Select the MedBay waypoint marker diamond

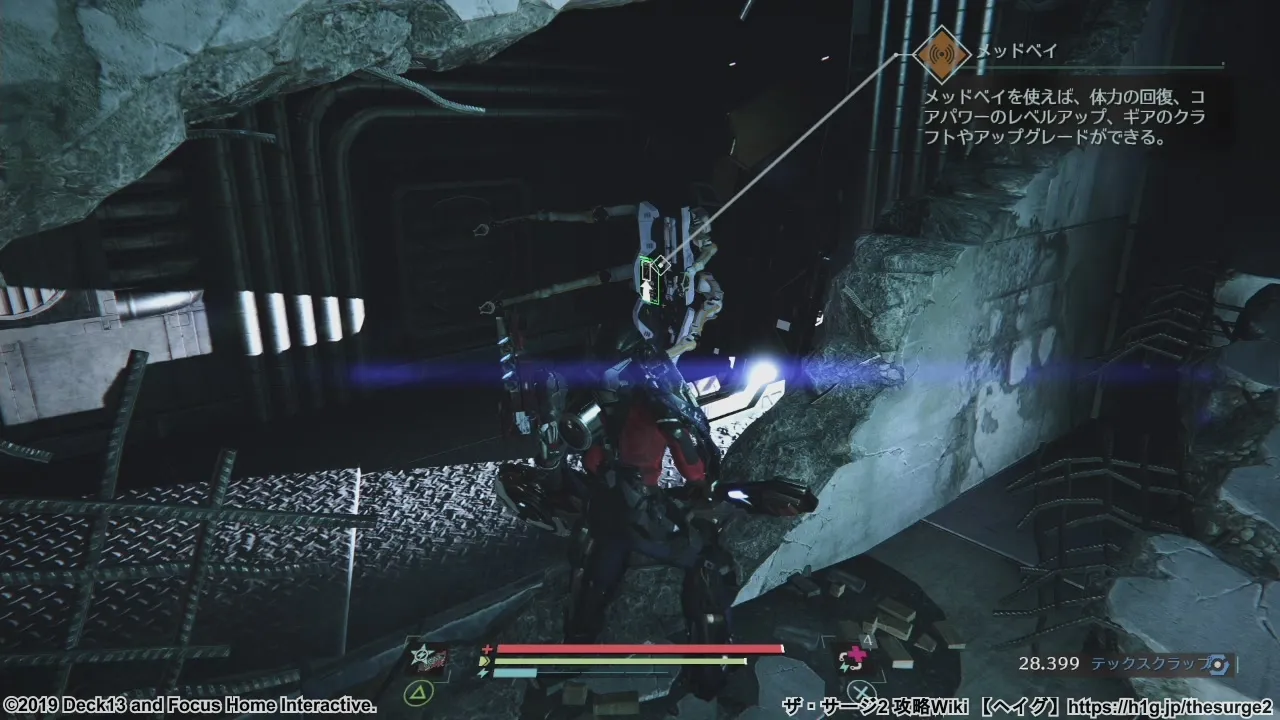pyautogui.click(x=661, y=264)
